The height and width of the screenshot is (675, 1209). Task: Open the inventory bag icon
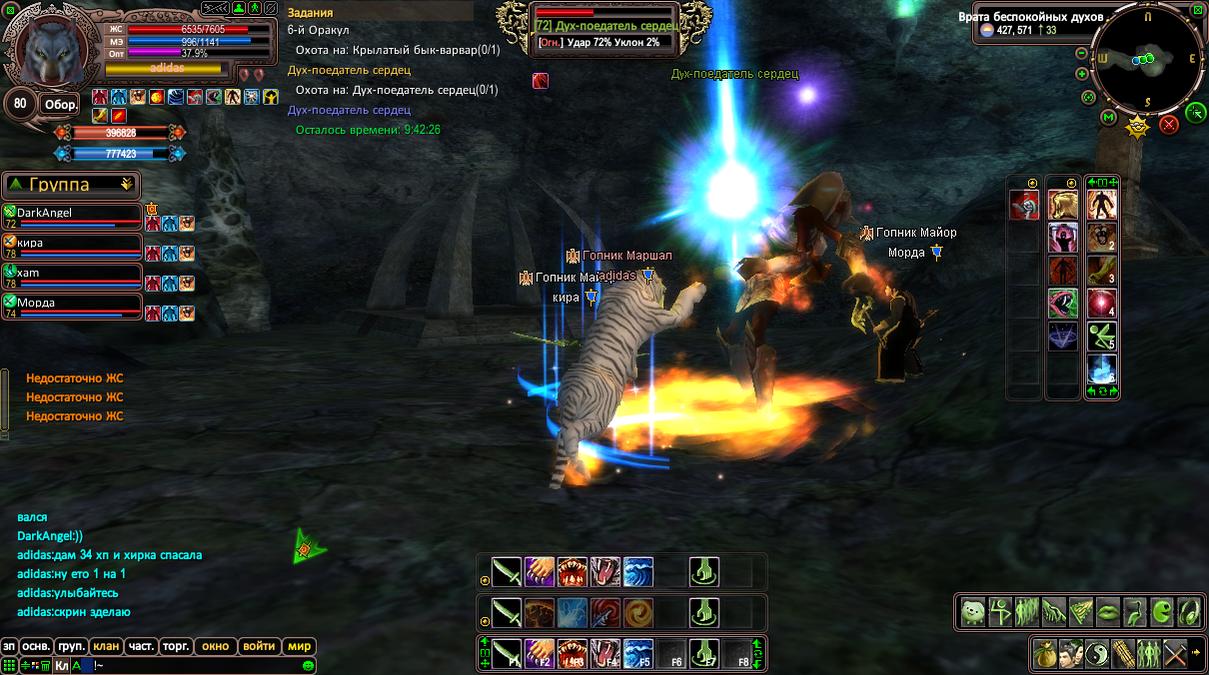tap(1044, 653)
